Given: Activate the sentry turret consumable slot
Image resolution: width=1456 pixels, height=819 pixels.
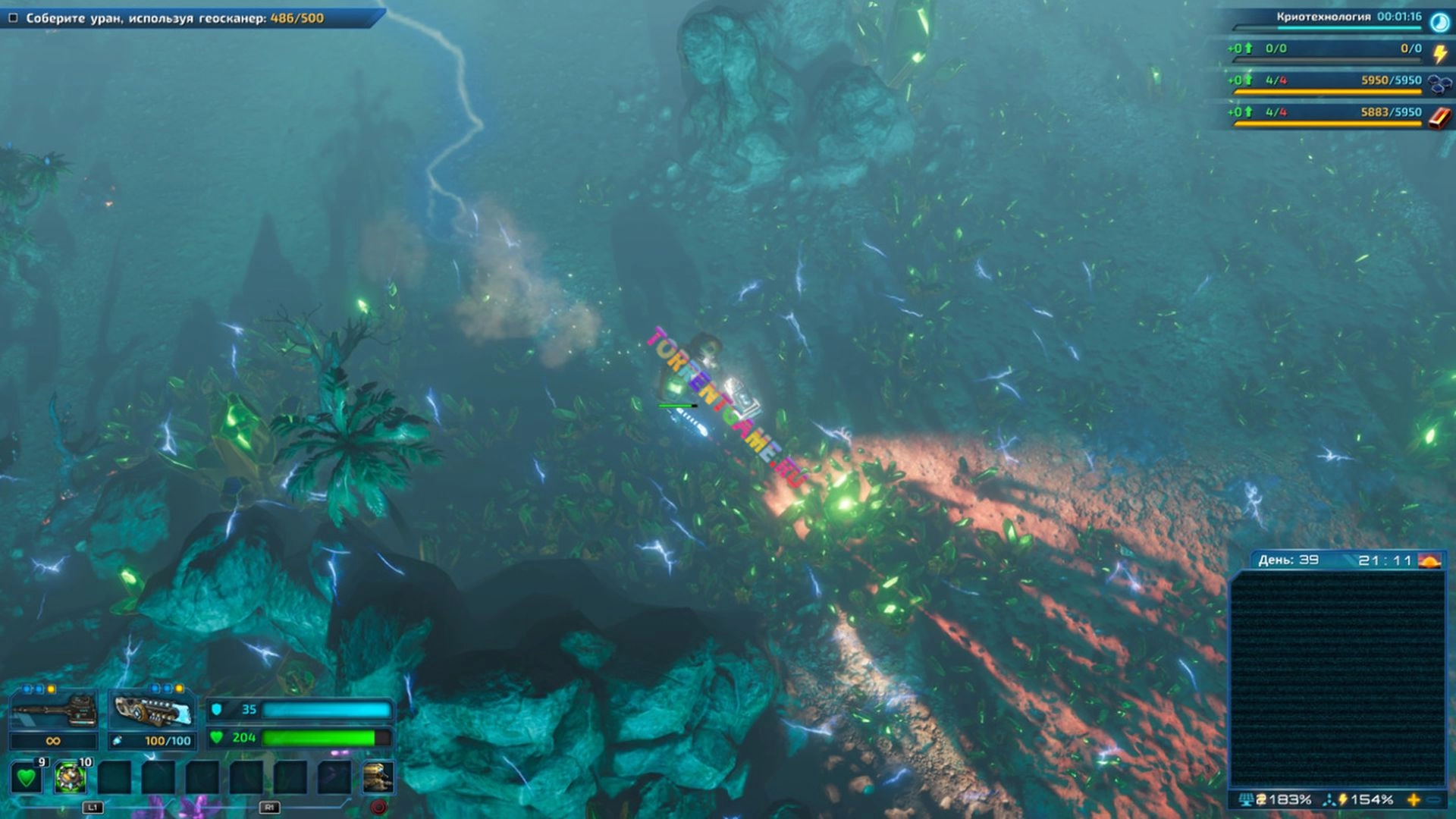Looking at the screenshot, I should click(x=71, y=777).
